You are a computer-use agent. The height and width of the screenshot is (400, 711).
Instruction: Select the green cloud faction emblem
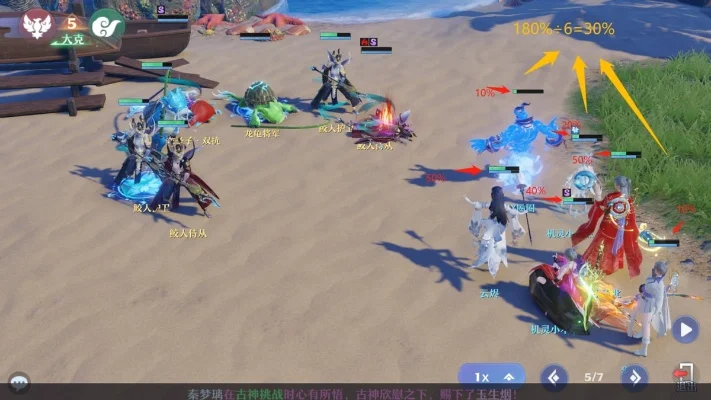pyautogui.click(x=106, y=24)
